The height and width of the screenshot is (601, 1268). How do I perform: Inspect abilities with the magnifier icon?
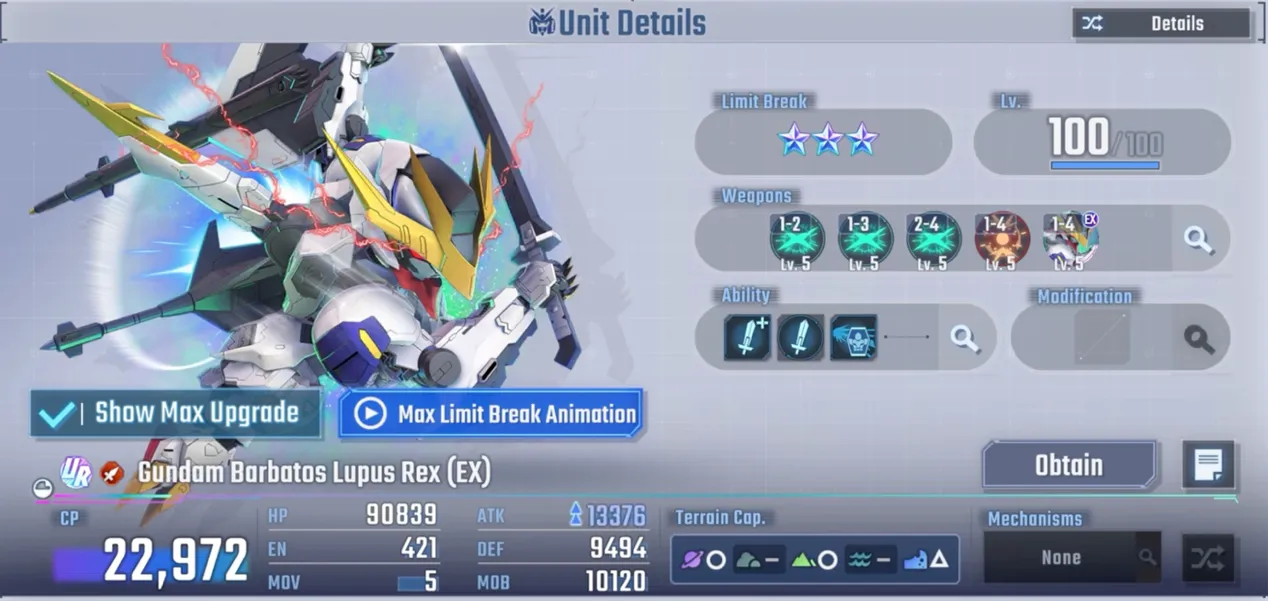pyautogui.click(x=965, y=338)
